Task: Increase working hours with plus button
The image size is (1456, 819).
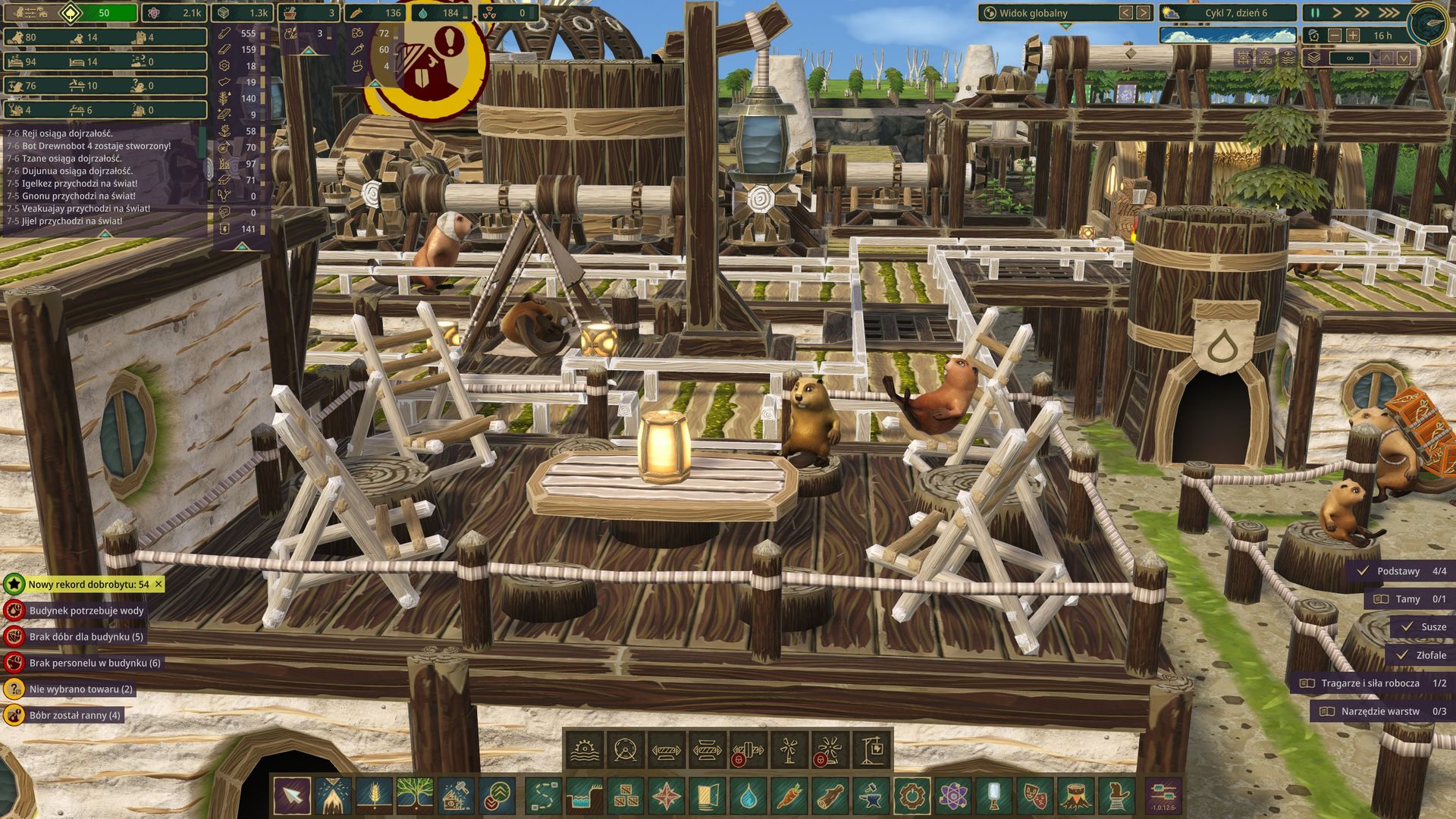Action: click(x=1353, y=36)
